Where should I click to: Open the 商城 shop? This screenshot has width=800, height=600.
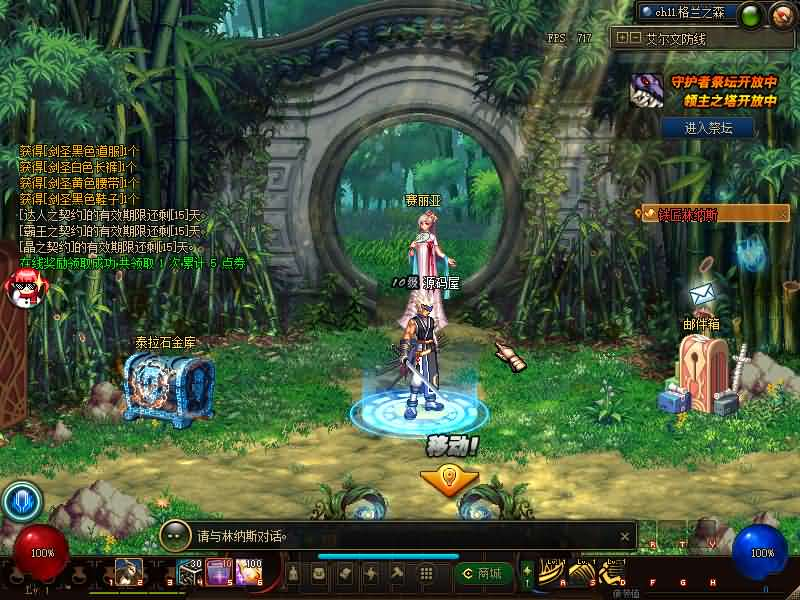480,573
